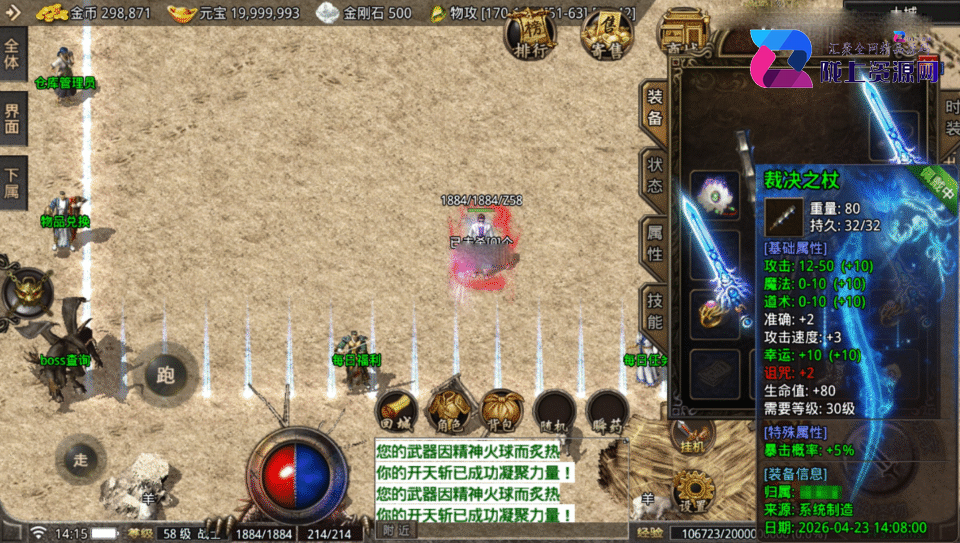Open the 商城 shop building icon
The image size is (960, 543).
click(x=682, y=36)
